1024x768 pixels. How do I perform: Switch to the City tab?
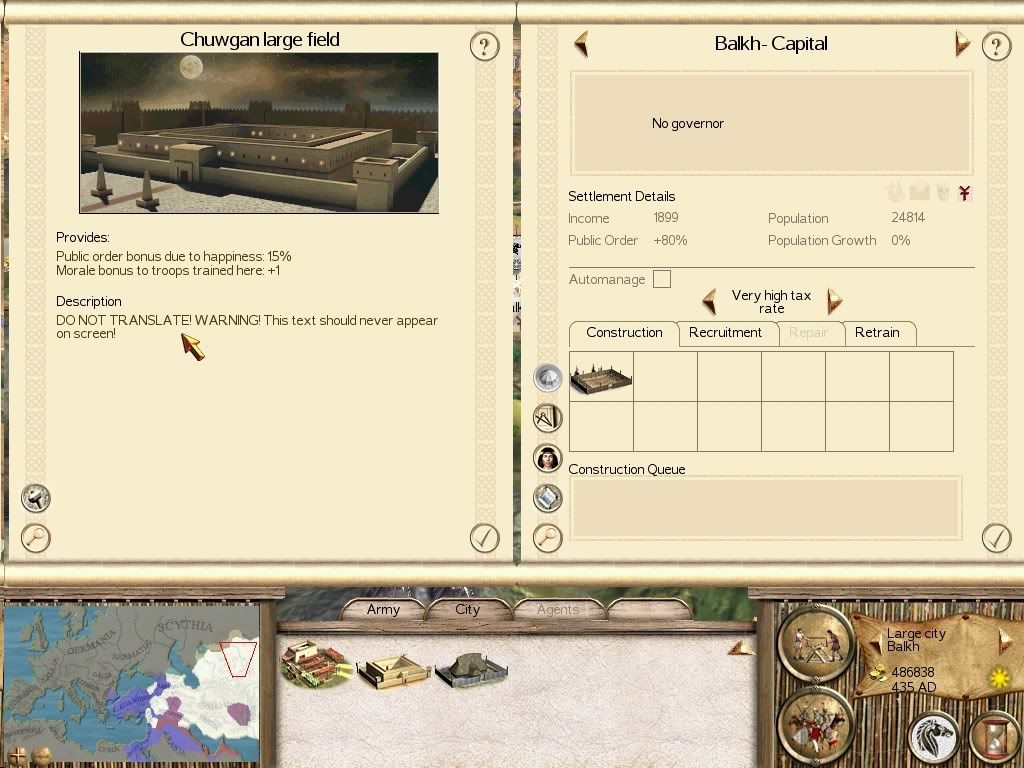[x=468, y=609]
